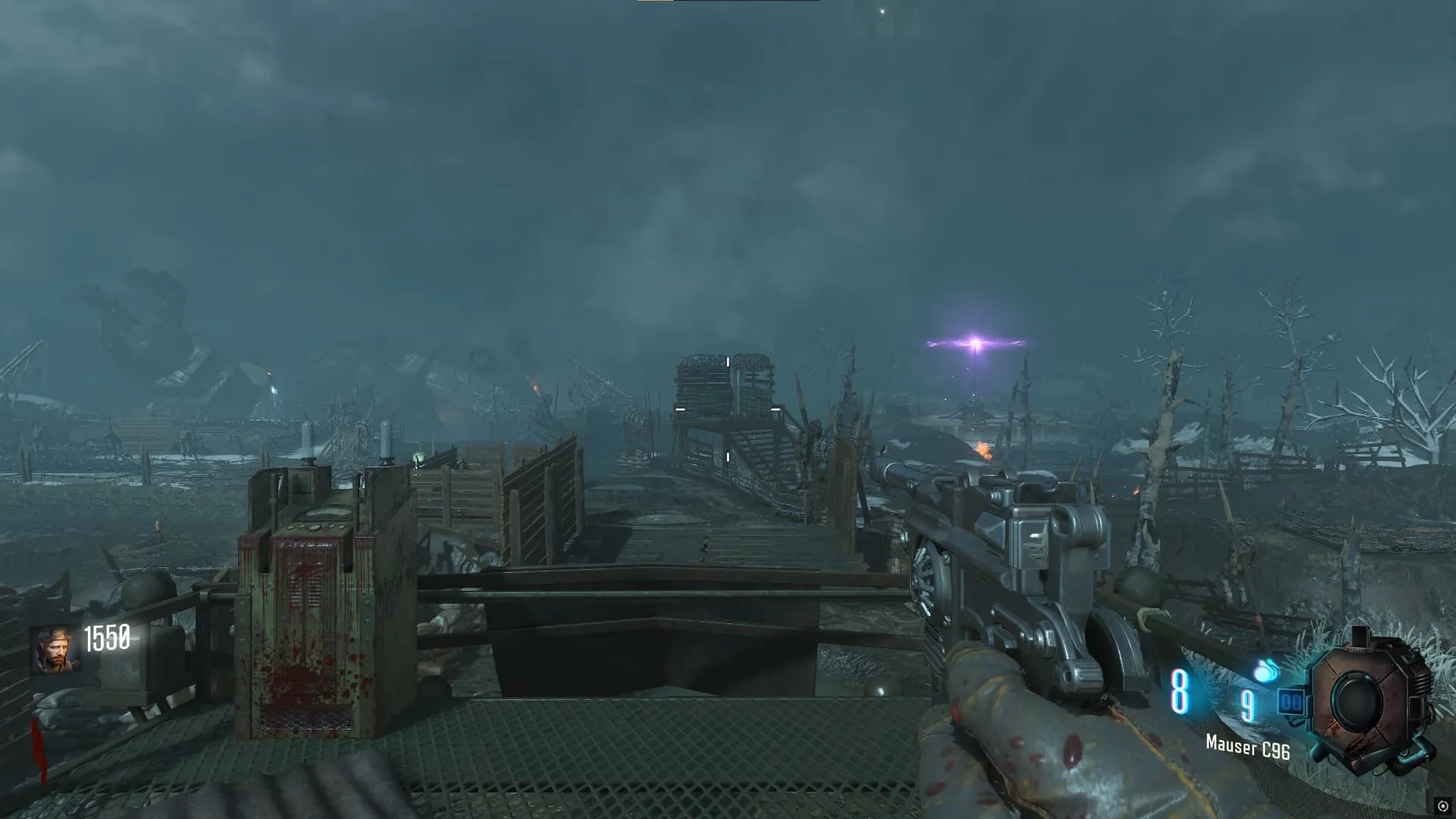Select the glowing grenade icon

(1265, 671)
